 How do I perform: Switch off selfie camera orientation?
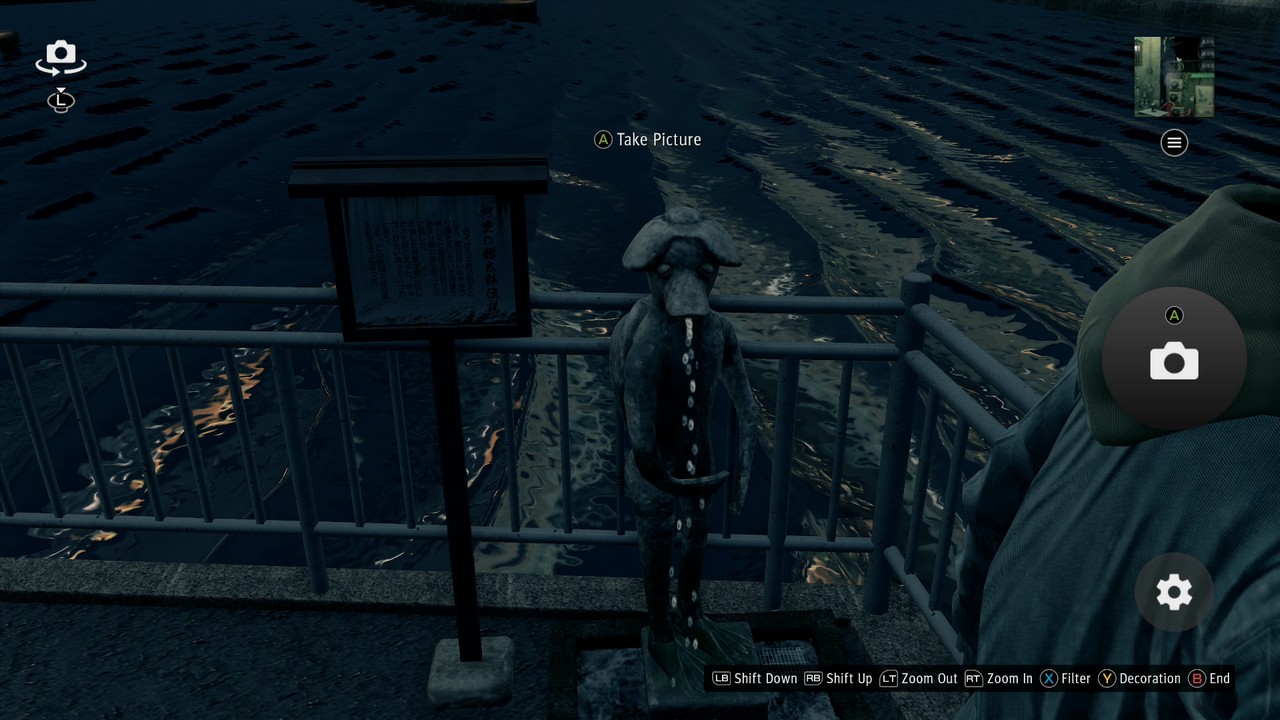click(x=60, y=57)
